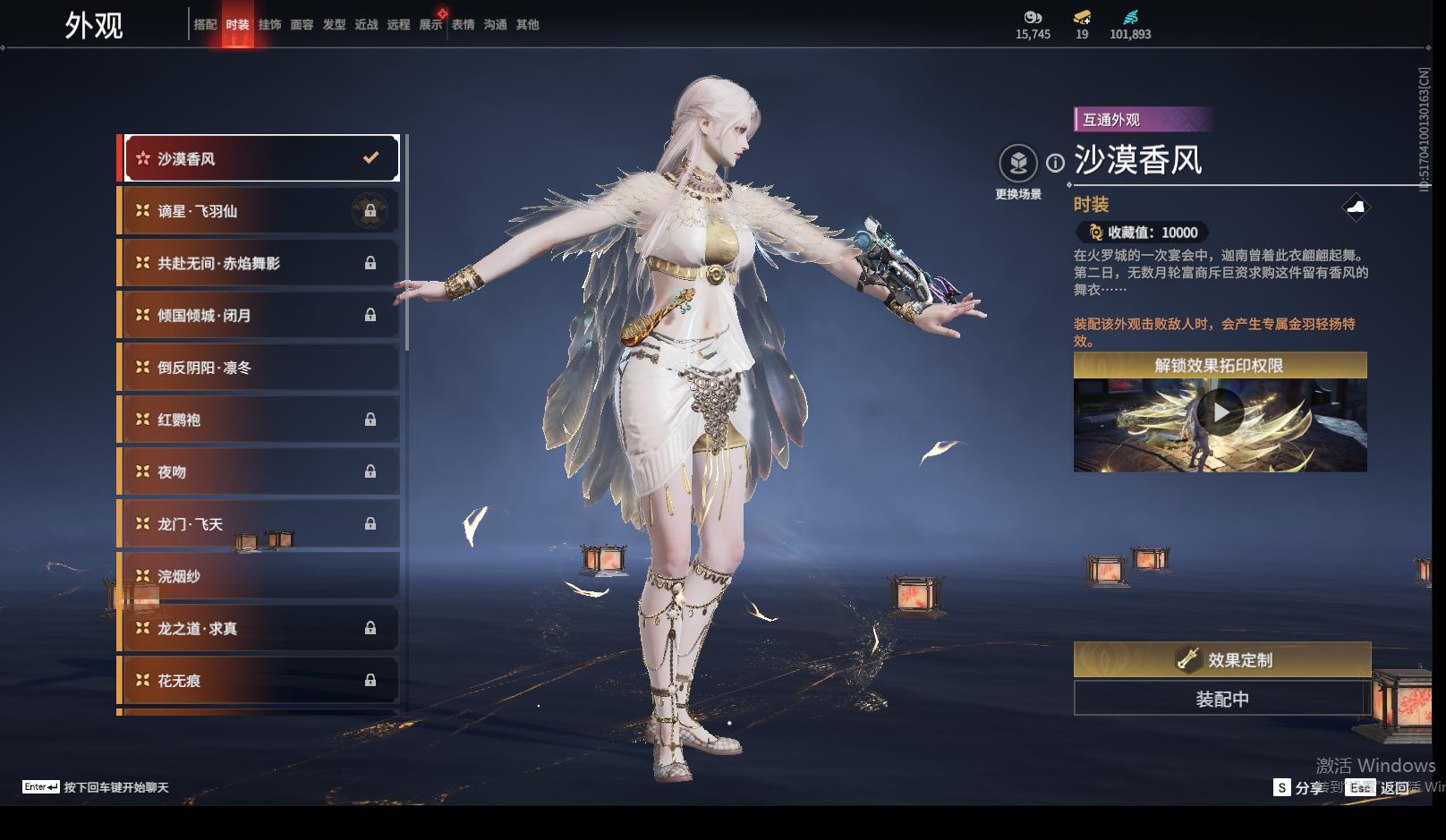Image resolution: width=1446 pixels, height=840 pixels.
Task: Choose the 红鹦袍 outfit entry
Action: pos(260,420)
